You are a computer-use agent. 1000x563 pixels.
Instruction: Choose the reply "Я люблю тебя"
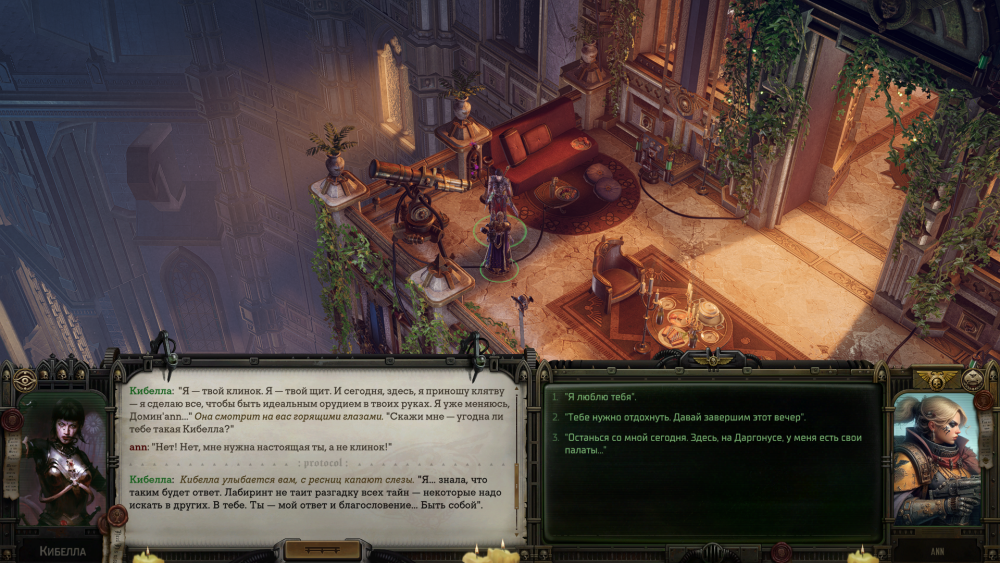coord(600,398)
